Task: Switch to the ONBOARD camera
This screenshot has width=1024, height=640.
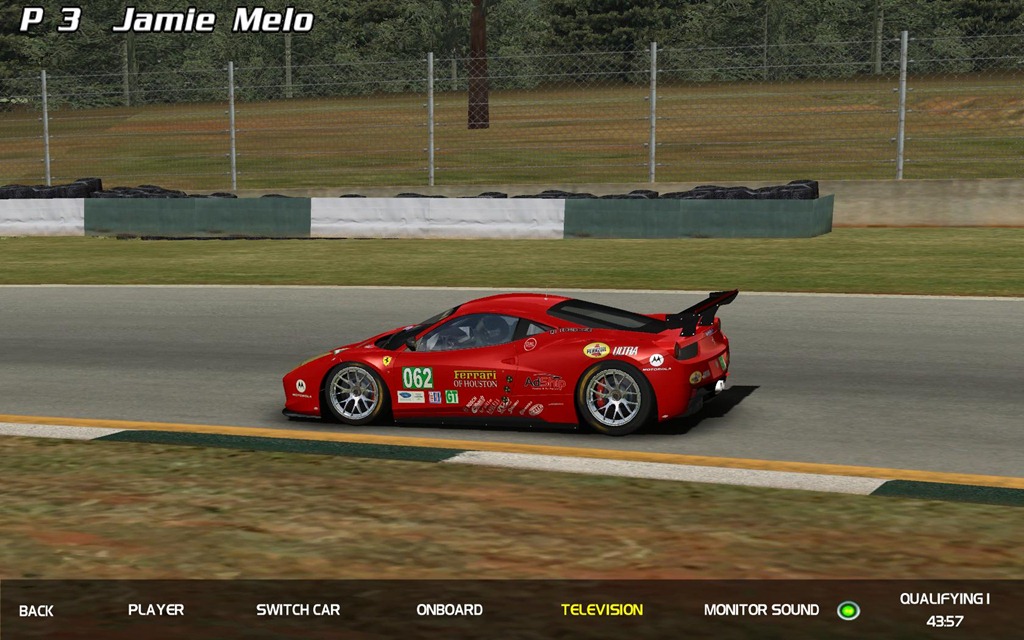Action: pyautogui.click(x=449, y=609)
